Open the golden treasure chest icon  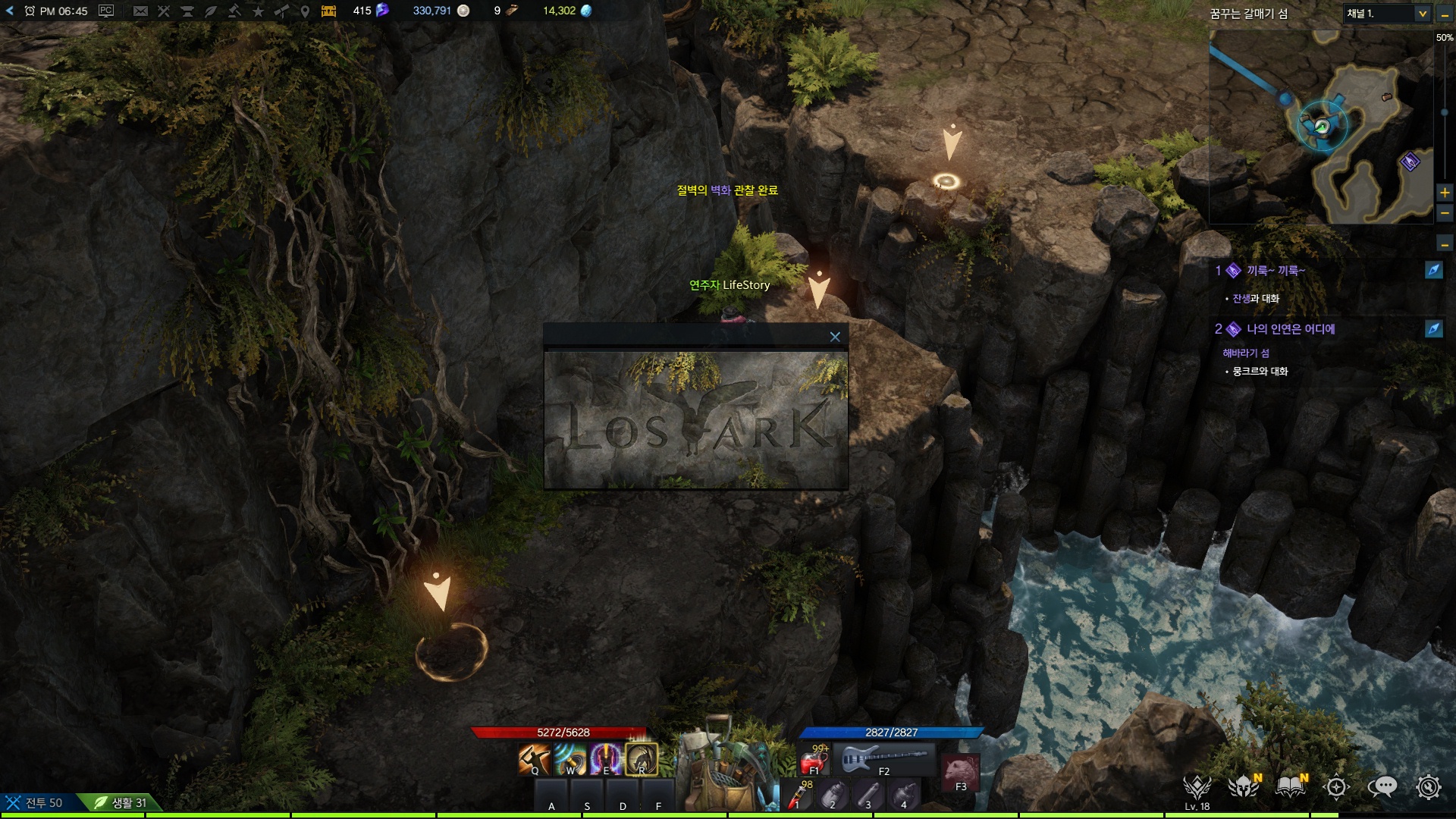(328, 11)
